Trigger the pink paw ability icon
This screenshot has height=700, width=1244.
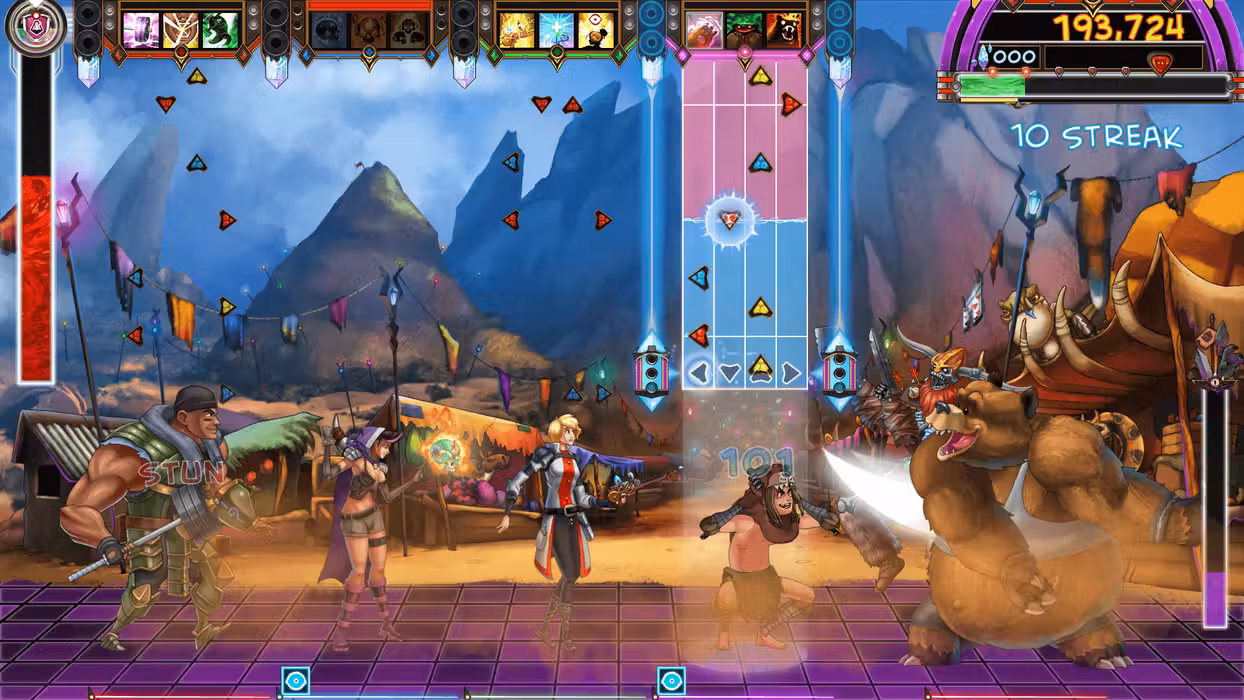click(x=705, y=31)
